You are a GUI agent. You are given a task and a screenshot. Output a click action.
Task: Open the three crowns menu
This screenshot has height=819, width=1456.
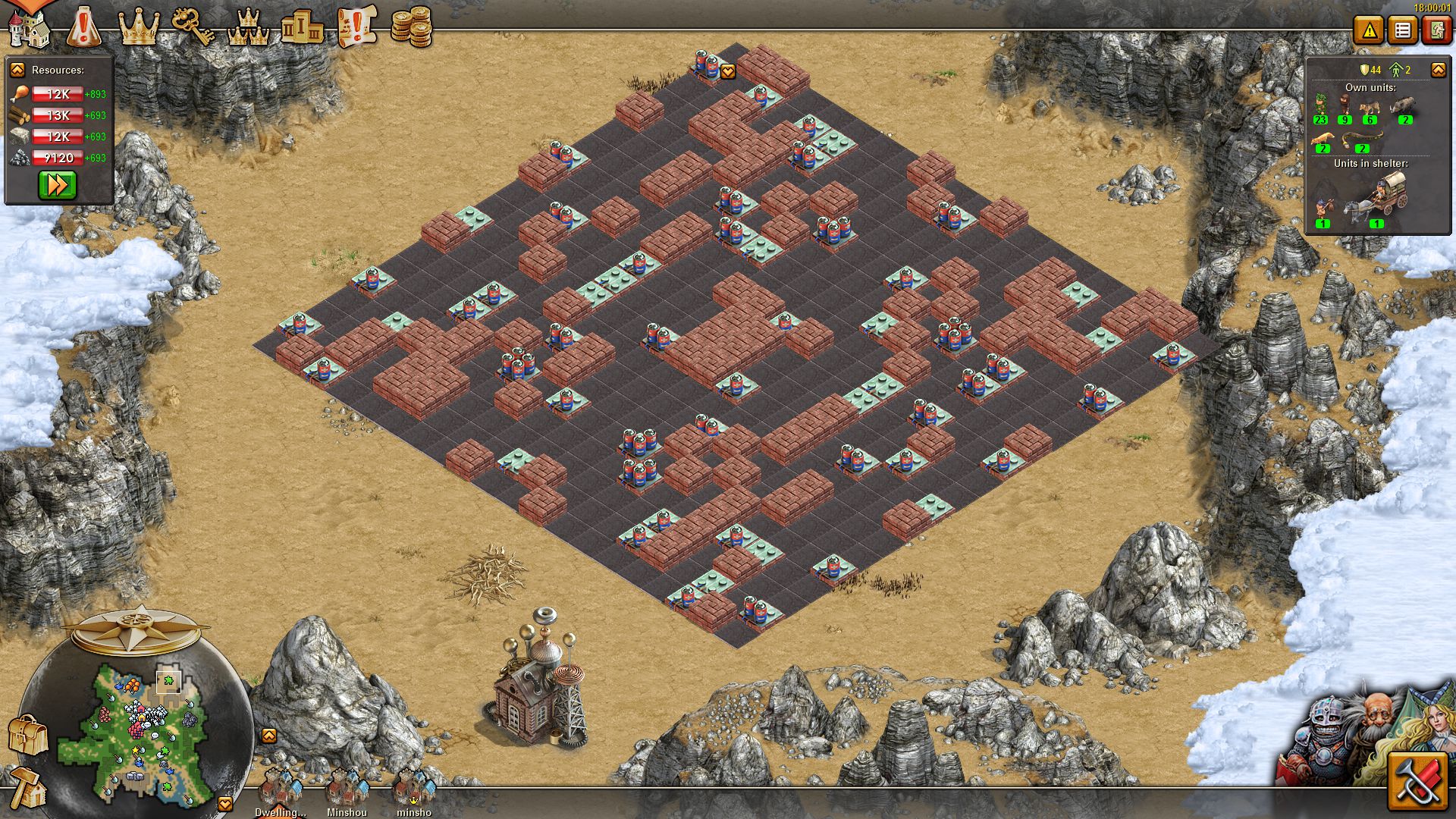pyautogui.click(x=248, y=29)
